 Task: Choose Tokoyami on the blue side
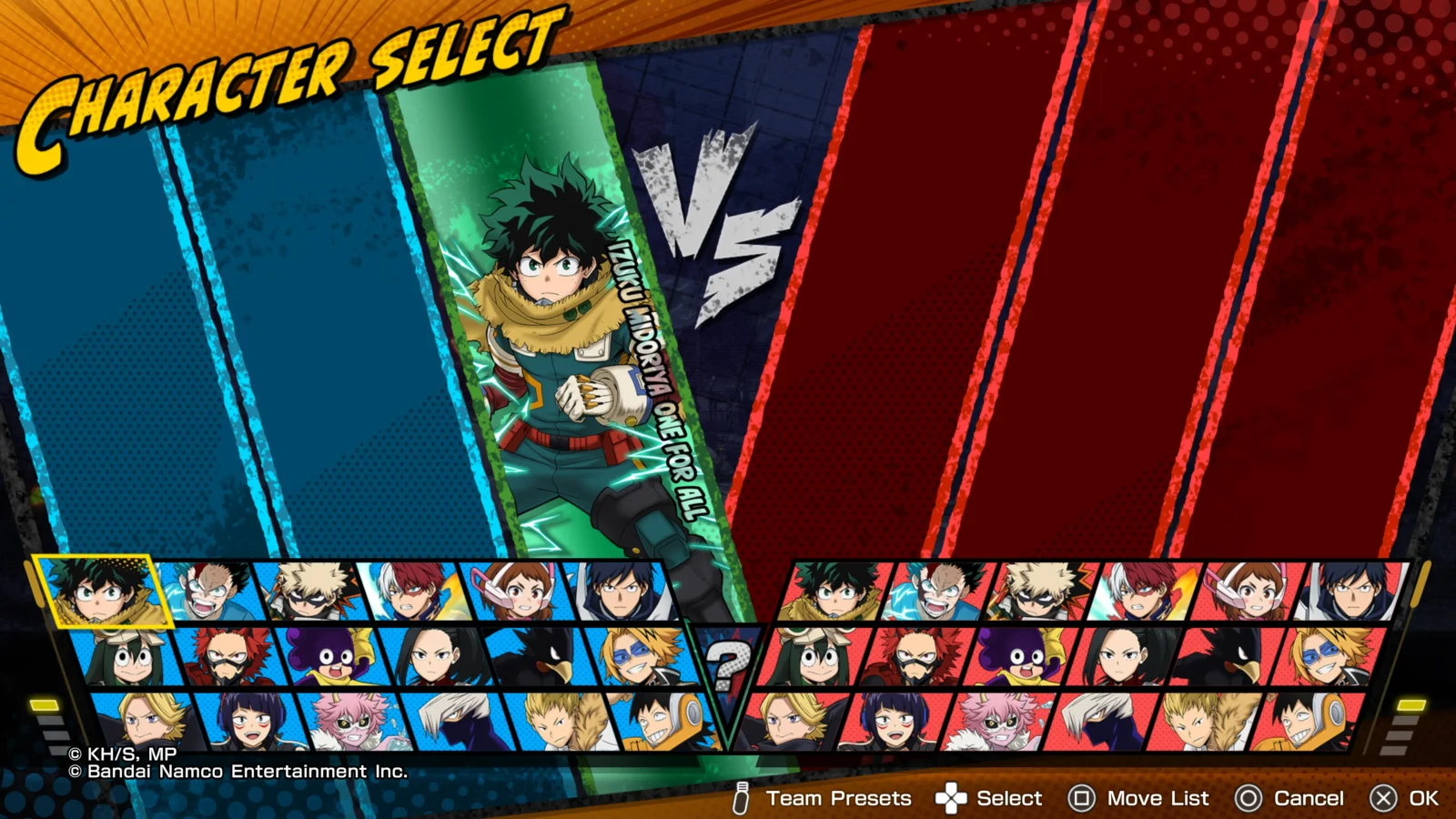click(x=541, y=657)
